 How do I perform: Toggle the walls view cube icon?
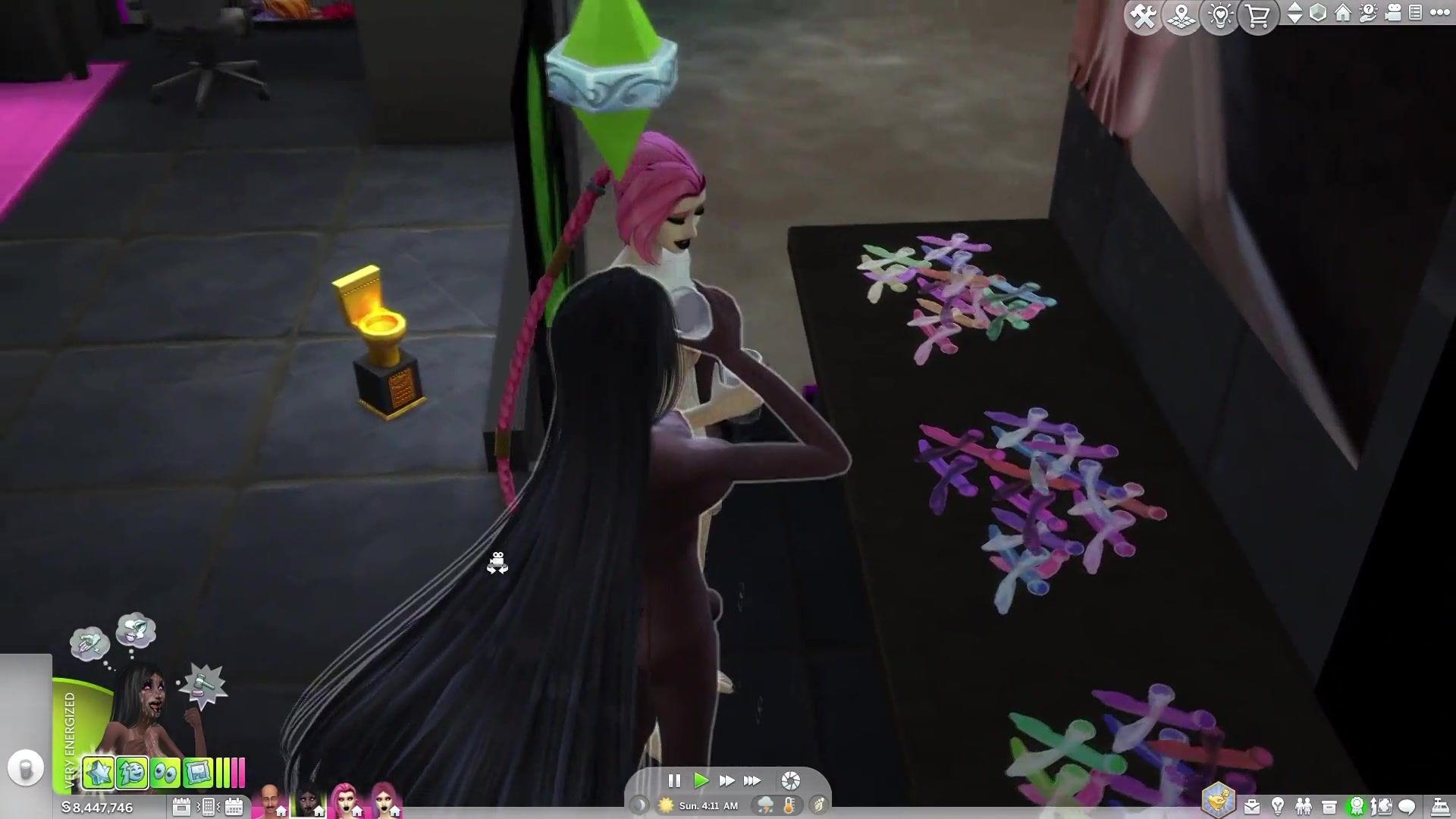1318,13
